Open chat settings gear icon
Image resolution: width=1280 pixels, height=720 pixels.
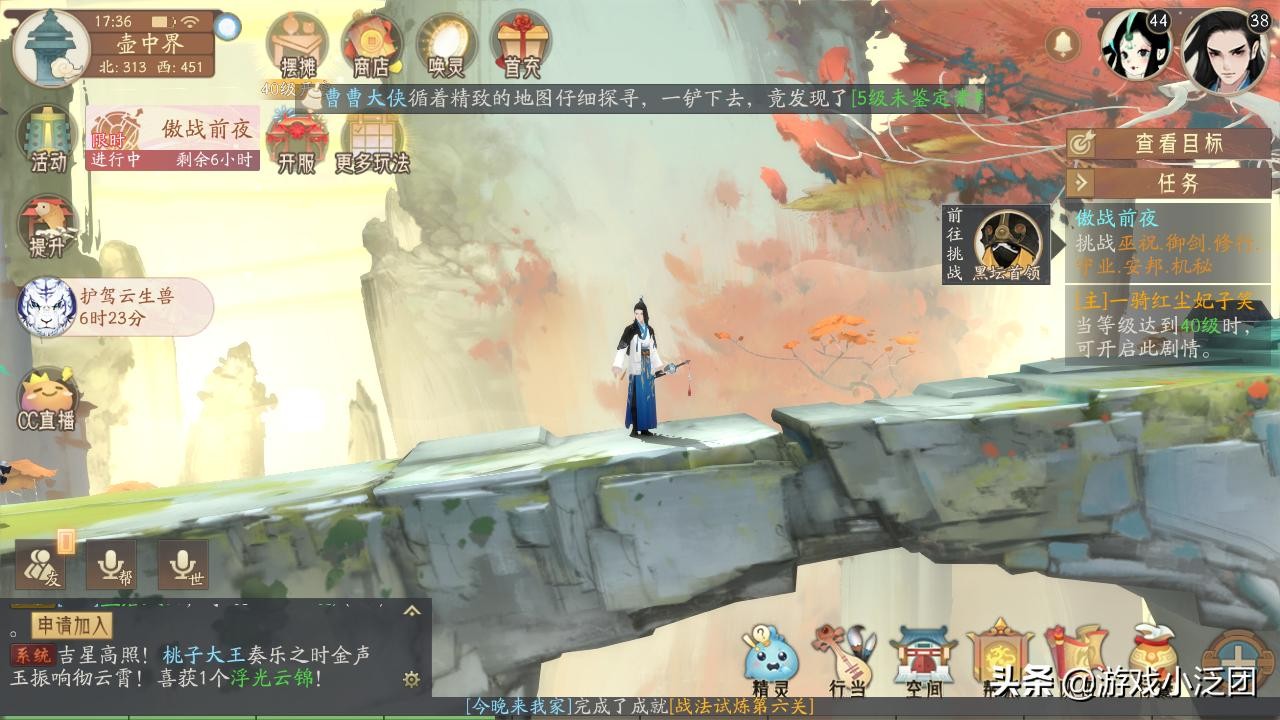point(411,680)
